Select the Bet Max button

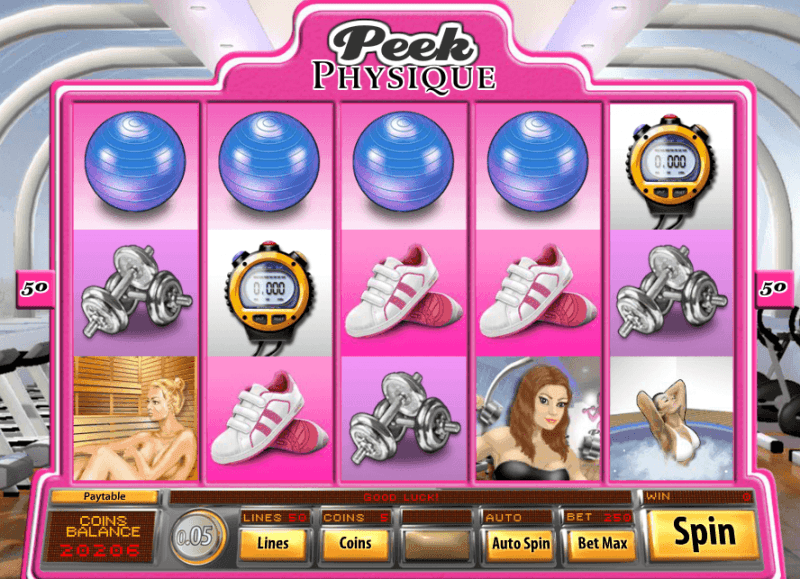point(602,543)
